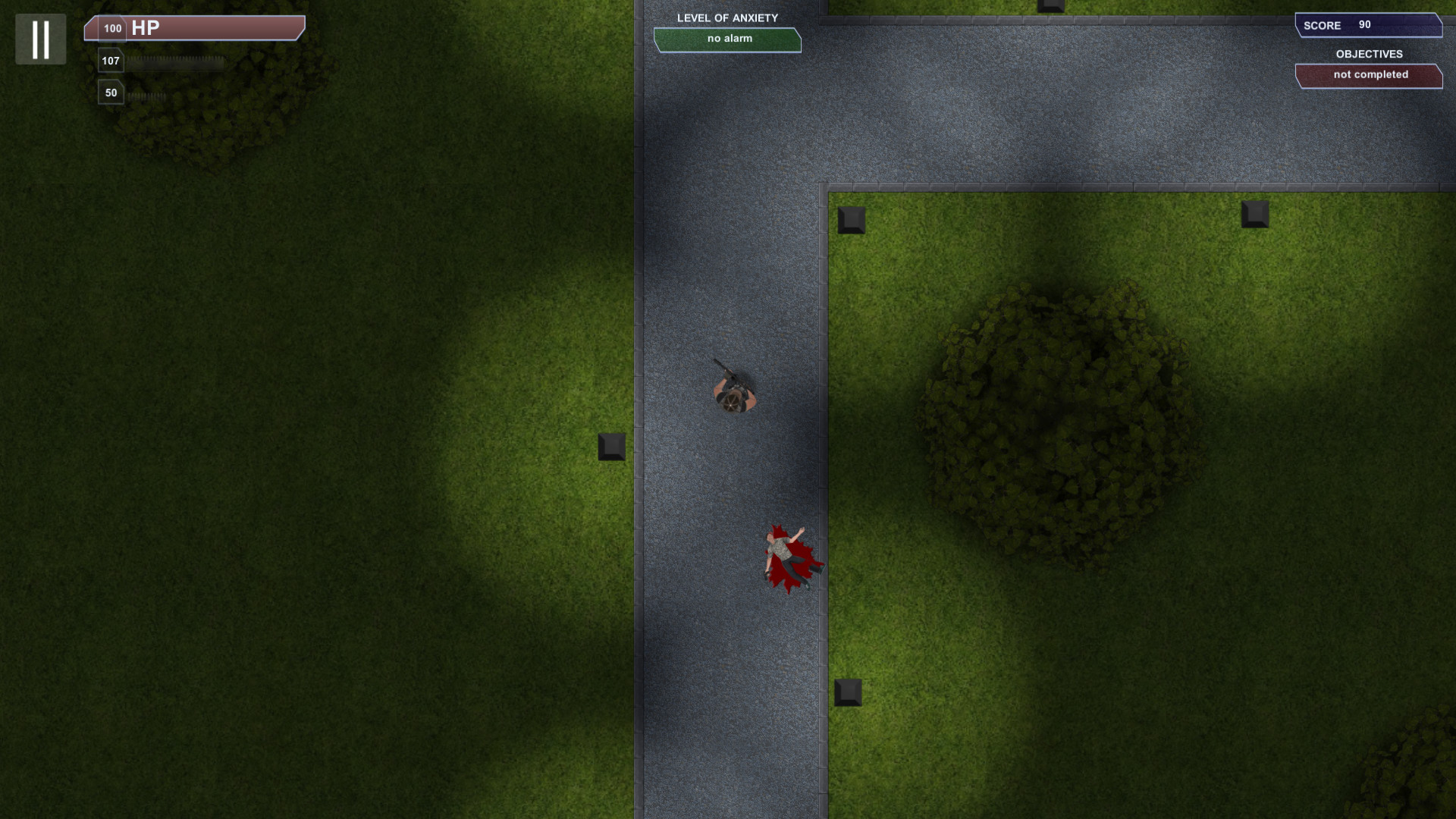Image resolution: width=1456 pixels, height=819 pixels.
Task: Click the 'not completed' objectives banner
Action: pos(1370,75)
